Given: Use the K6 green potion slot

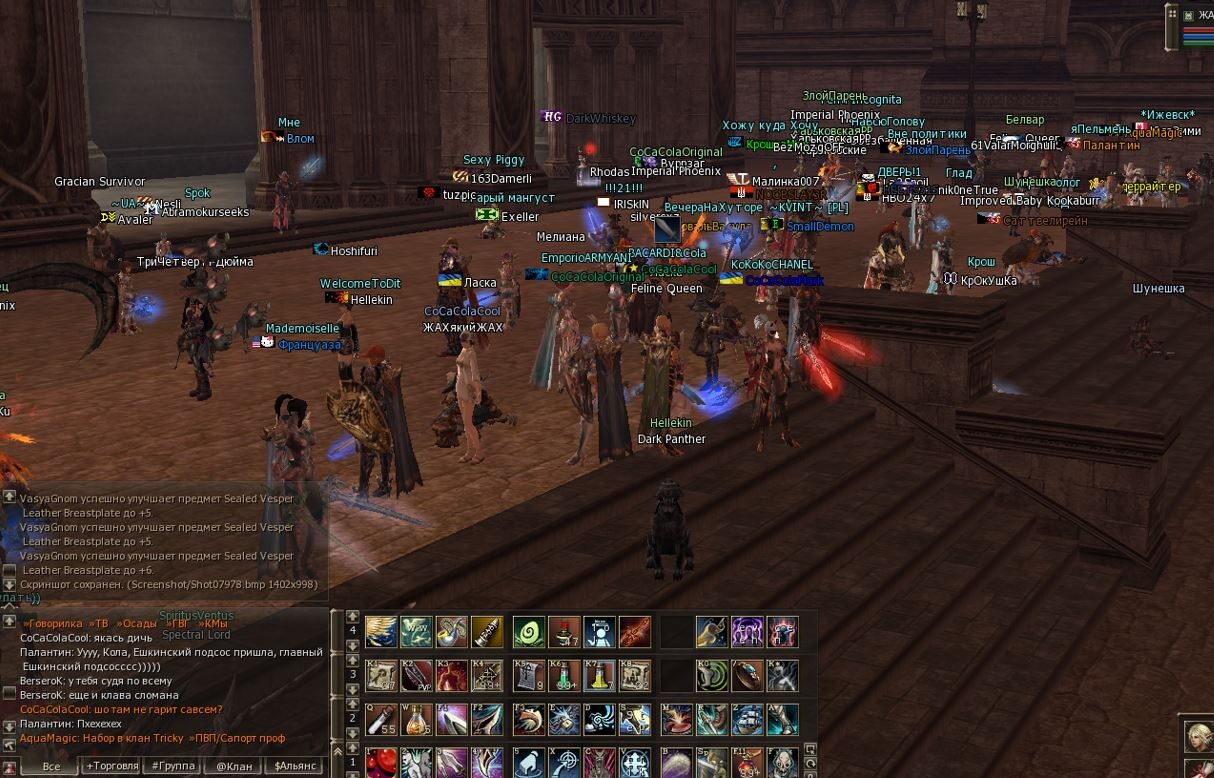Looking at the screenshot, I should click(x=564, y=676).
